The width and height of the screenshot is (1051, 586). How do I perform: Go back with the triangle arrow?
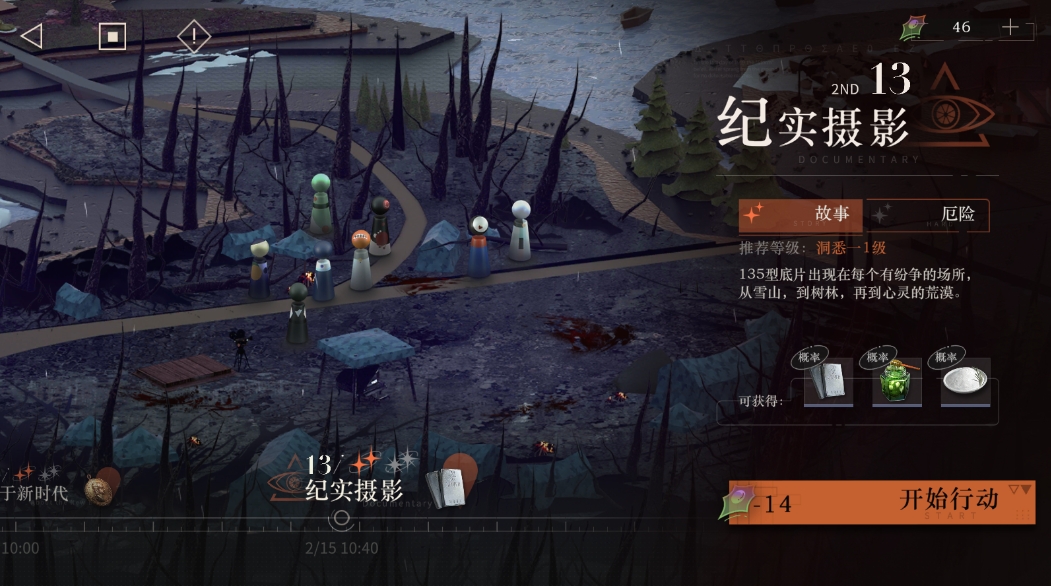click(x=31, y=36)
